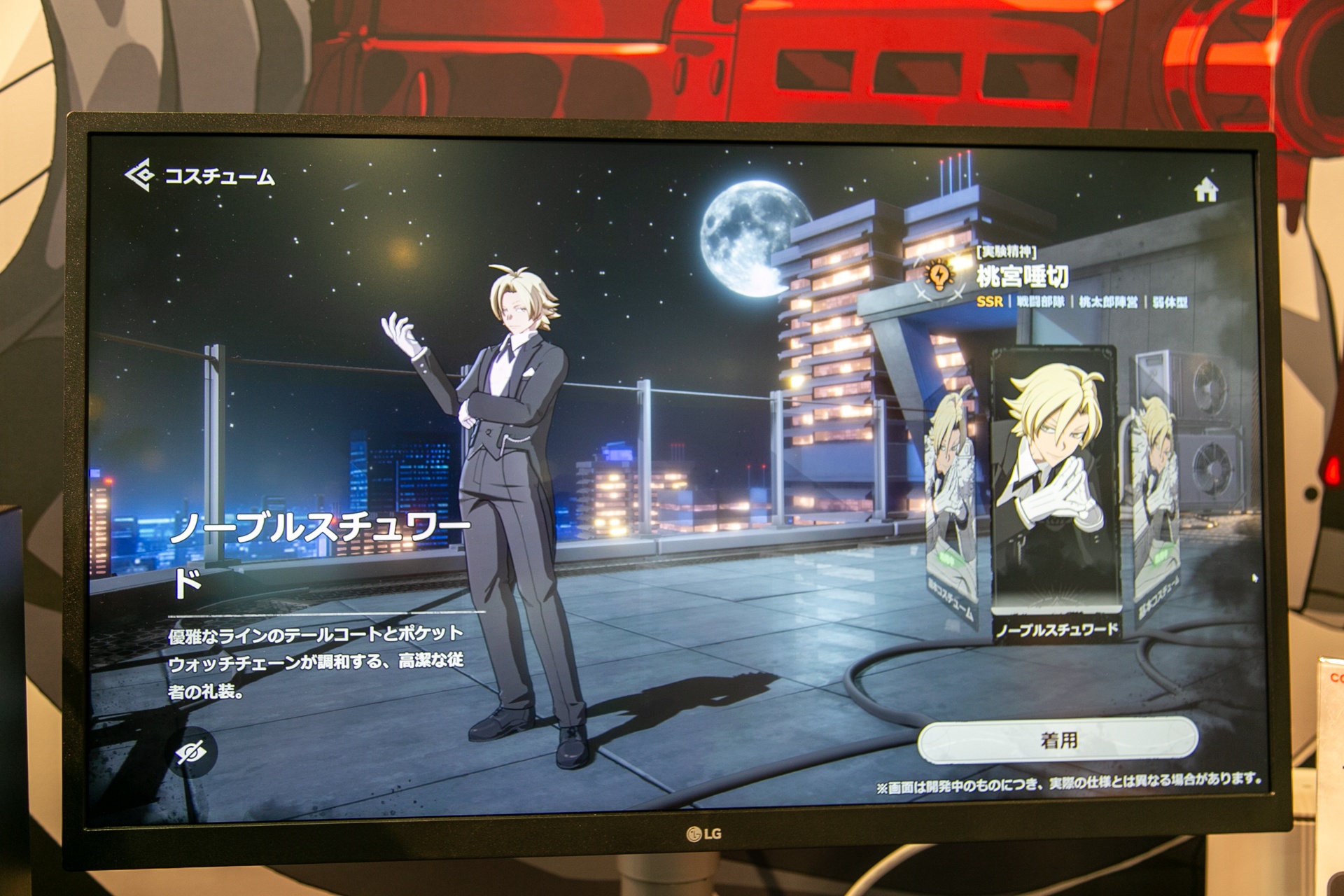Return to the home screen

pos(1206,190)
